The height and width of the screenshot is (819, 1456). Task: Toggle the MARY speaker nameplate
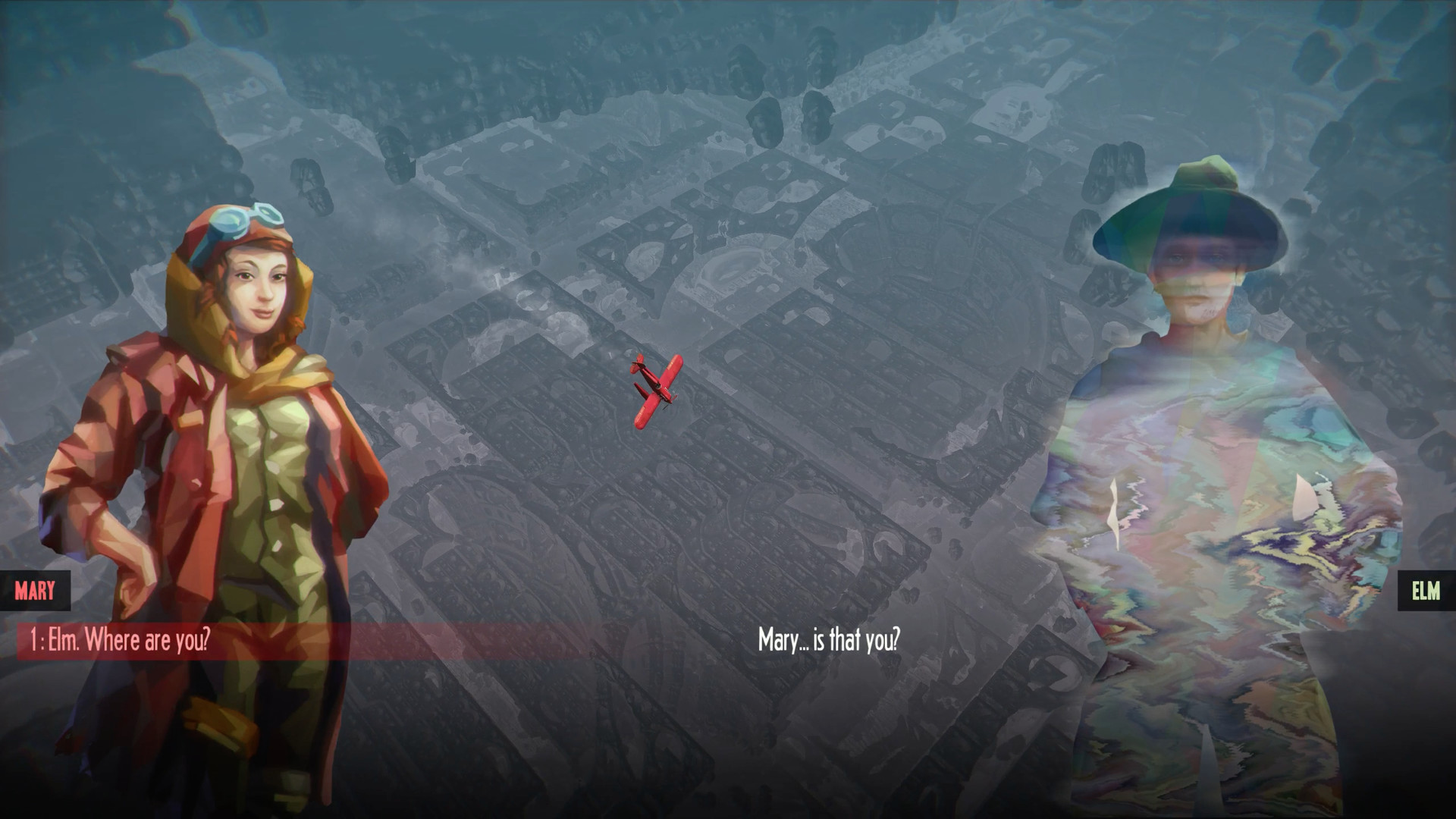pos(35,591)
